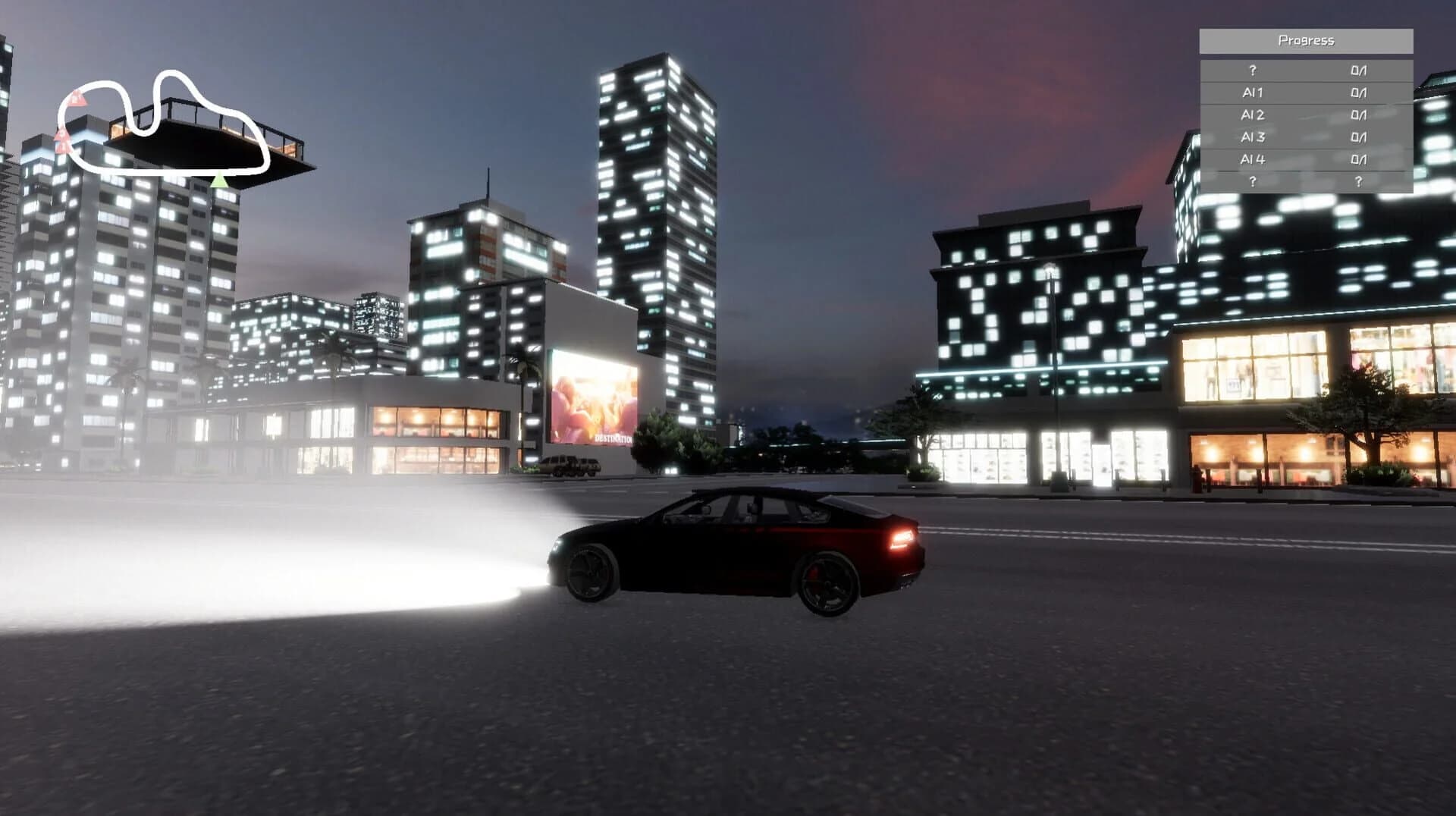Toggle the AI 2 row in the Progress panel
1456x816 pixels.
tap(1251, 115)
